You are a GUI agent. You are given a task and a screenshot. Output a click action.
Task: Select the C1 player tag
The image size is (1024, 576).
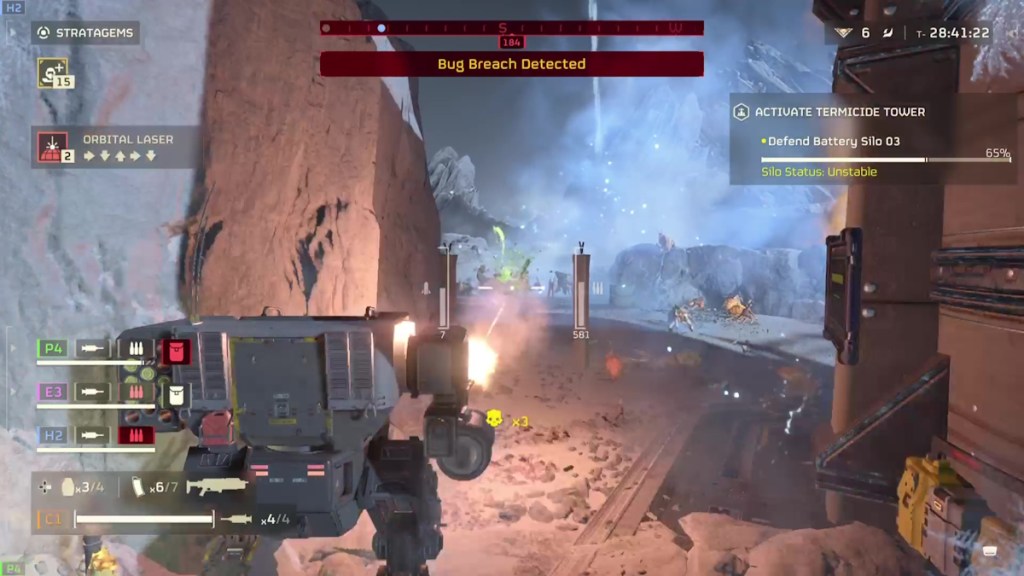click(x=51, y=519)
